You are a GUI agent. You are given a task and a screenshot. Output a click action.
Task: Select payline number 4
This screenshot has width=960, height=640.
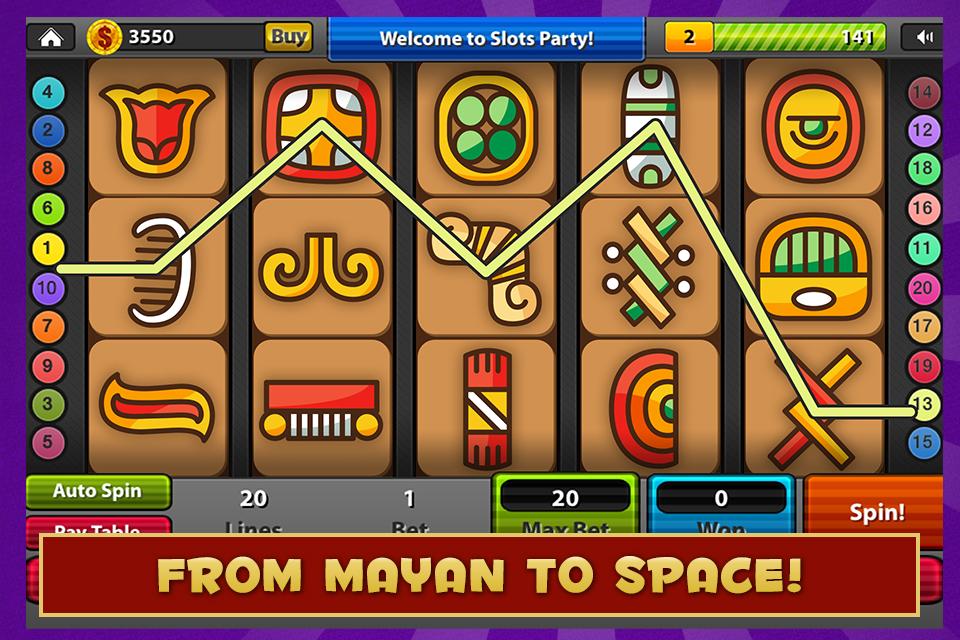tap(47, 93)
